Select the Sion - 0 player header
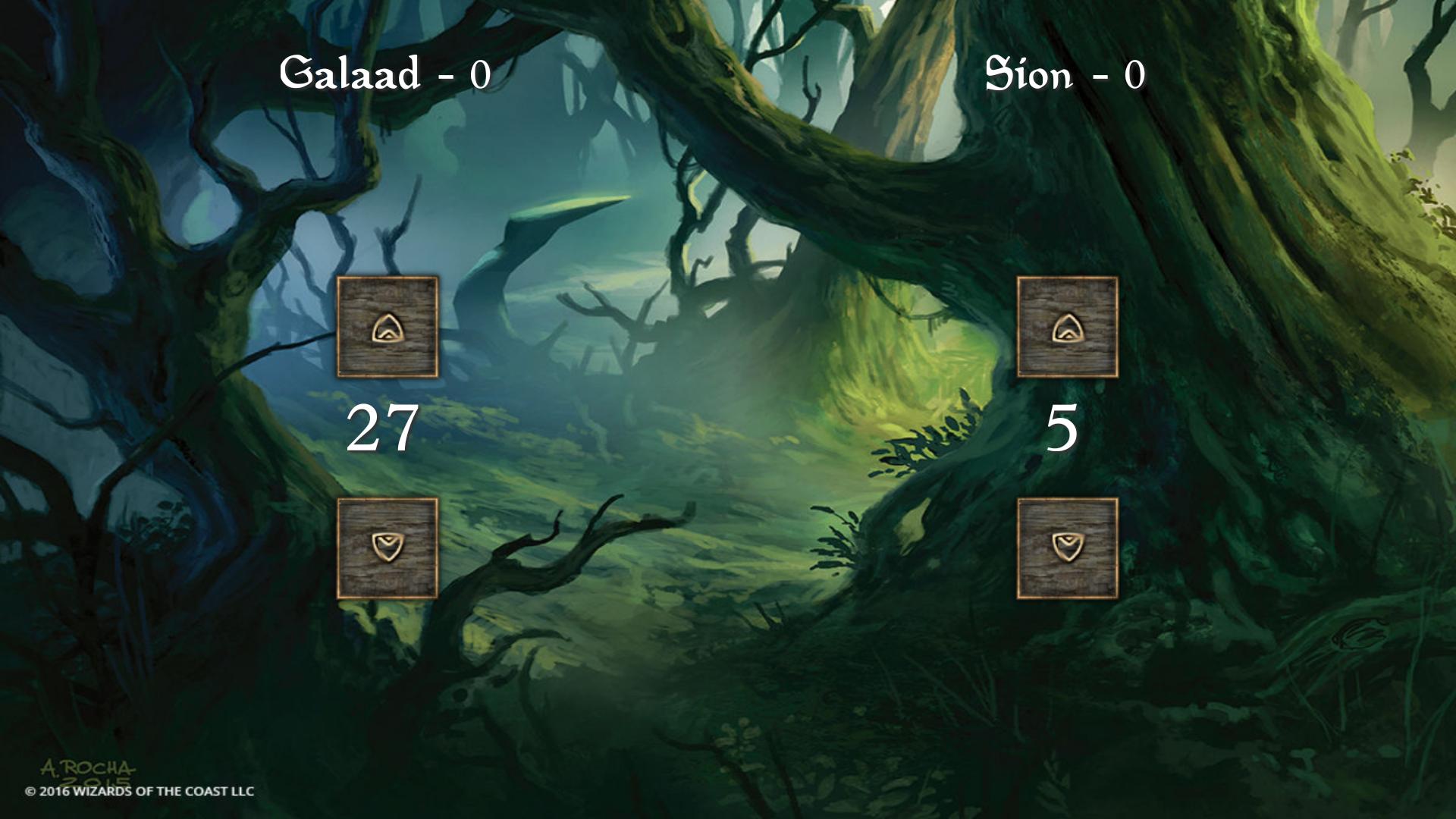This screenshot has height=819, width=1456. (x=1065, y=72)
